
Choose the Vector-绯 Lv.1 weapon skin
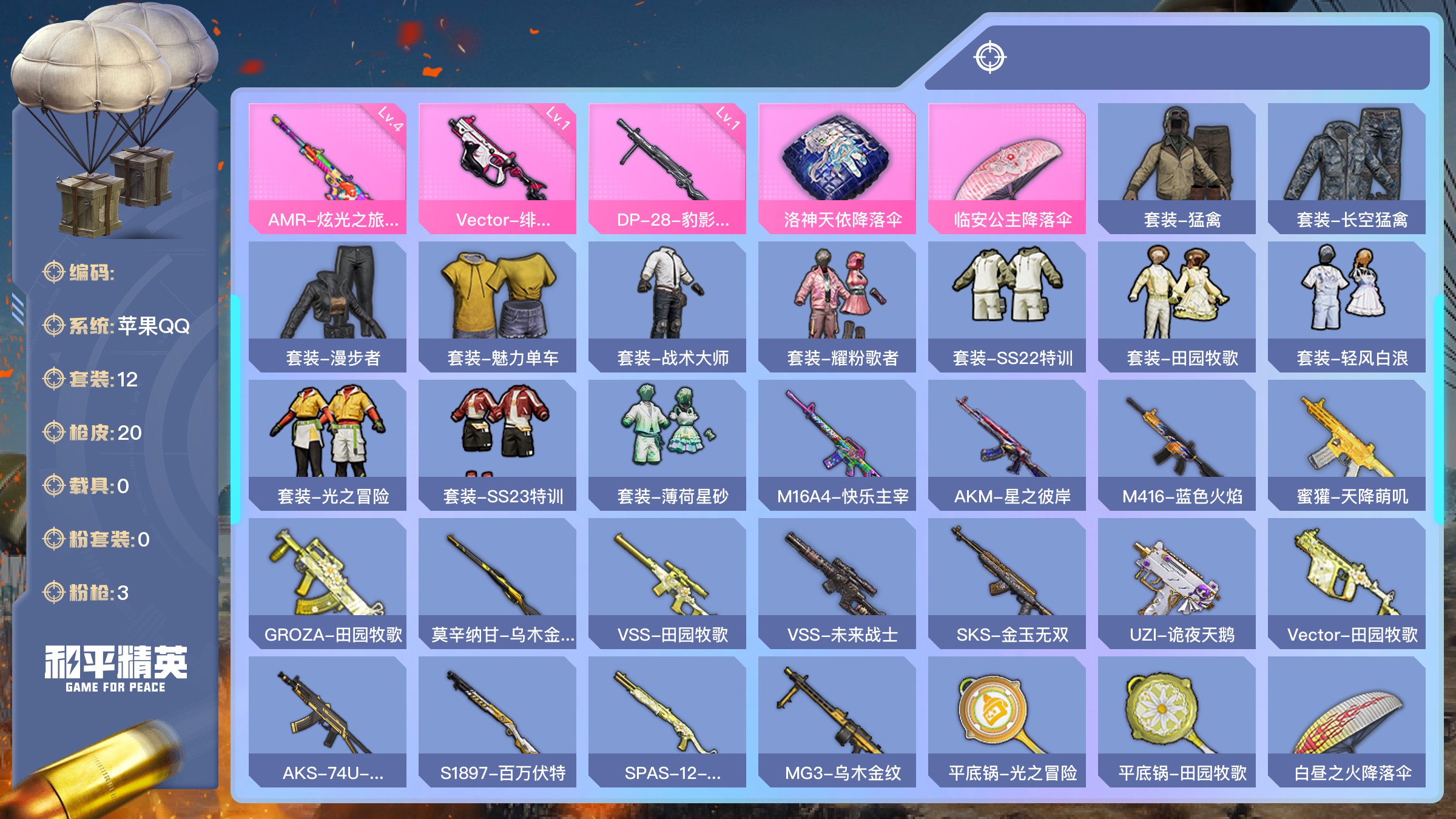point(497,168)
